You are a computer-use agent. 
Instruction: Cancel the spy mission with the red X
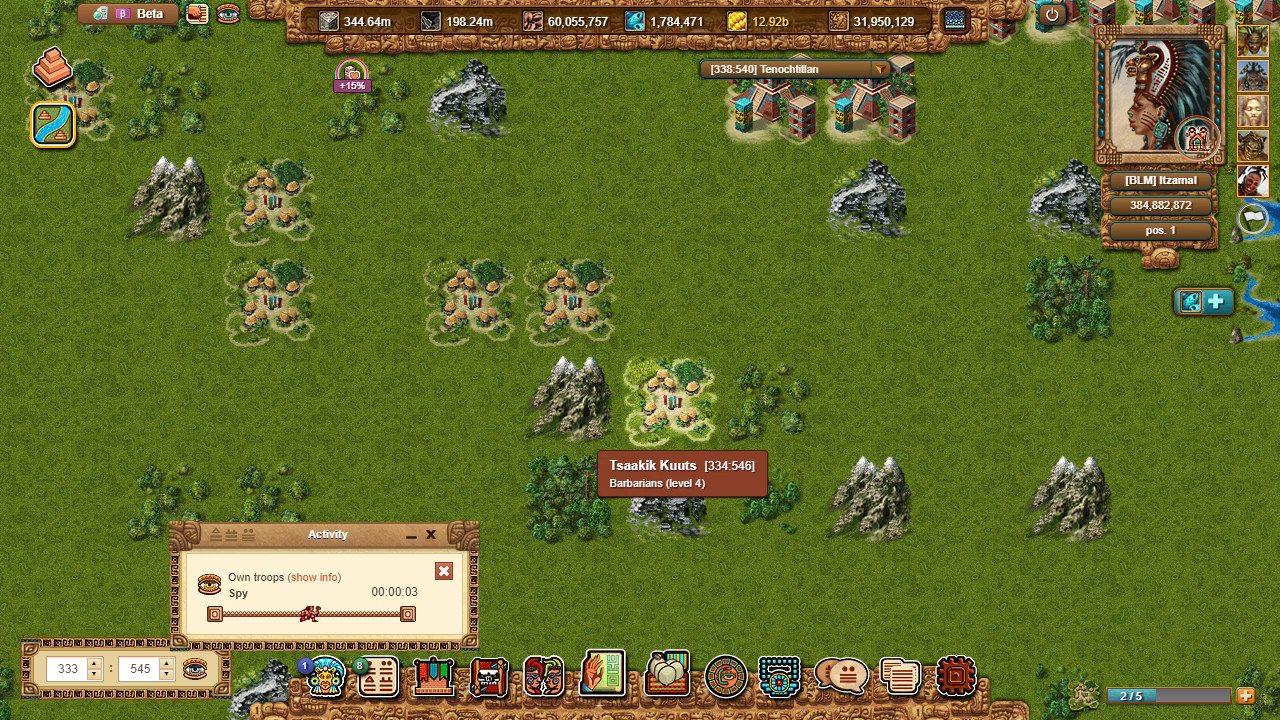coord(444,571)
